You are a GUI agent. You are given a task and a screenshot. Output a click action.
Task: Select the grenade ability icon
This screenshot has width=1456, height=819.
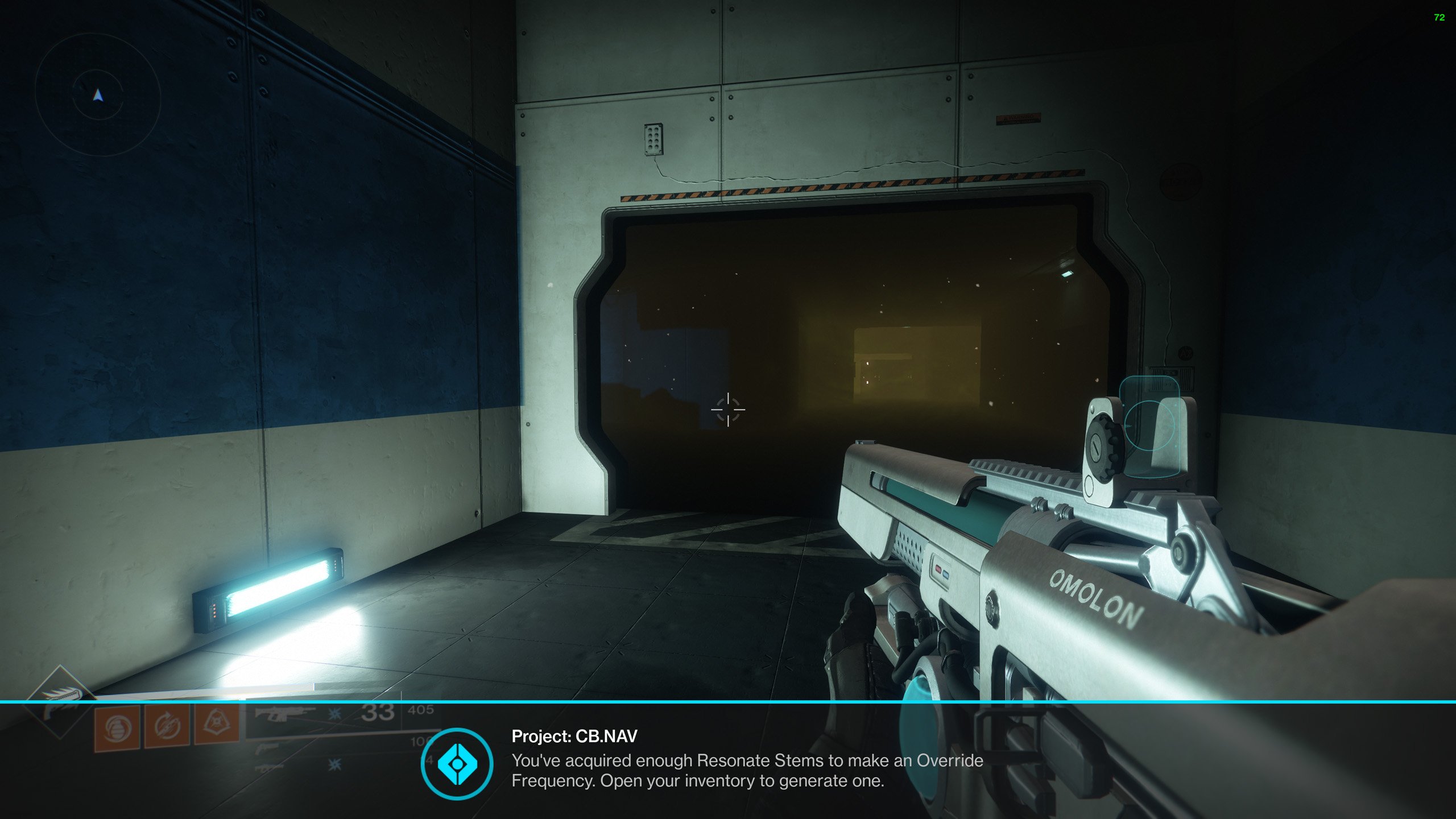118,728
